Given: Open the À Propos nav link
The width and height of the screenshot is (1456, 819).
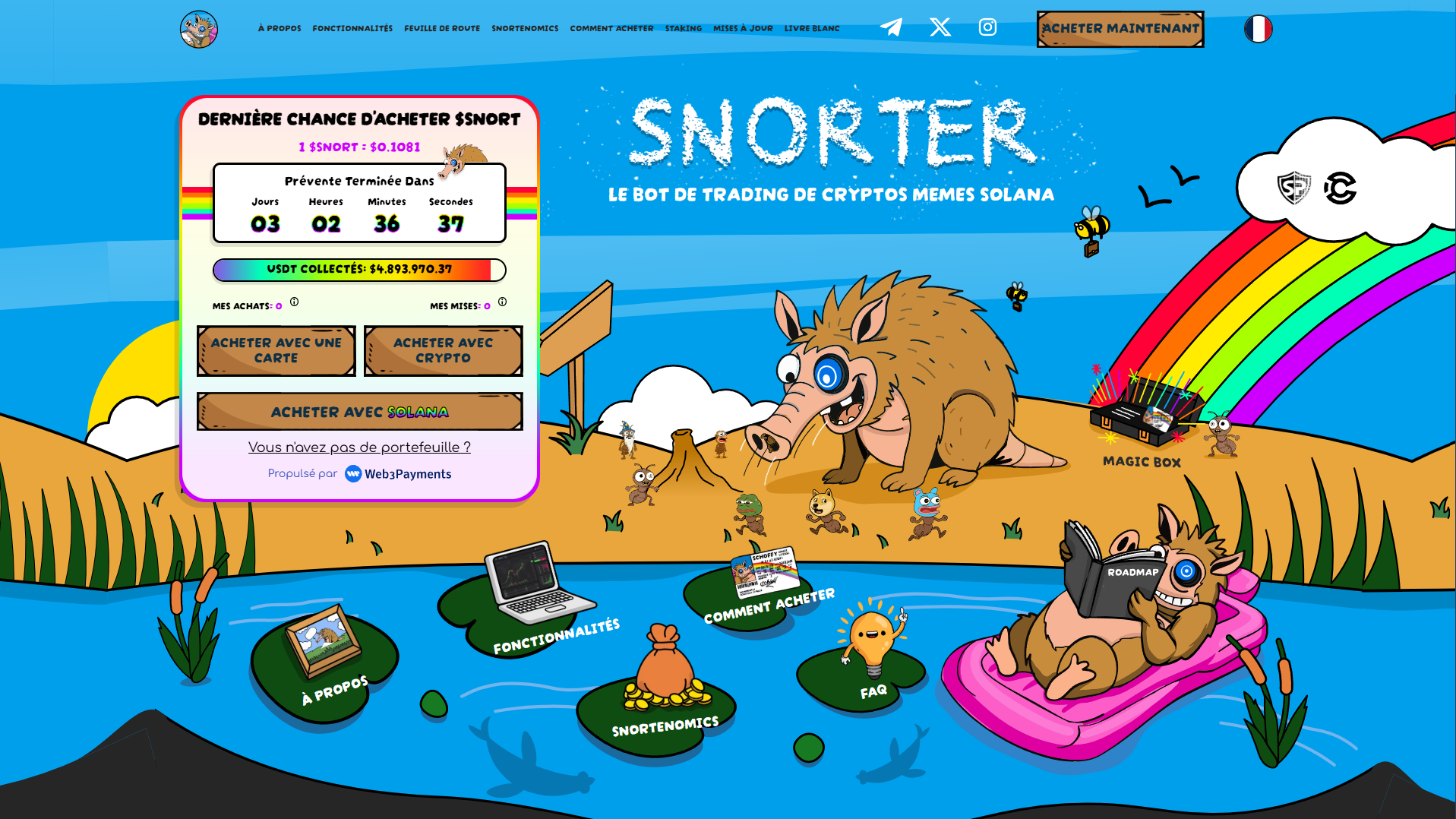Looking at the screenshot, I should coord(280,29).
